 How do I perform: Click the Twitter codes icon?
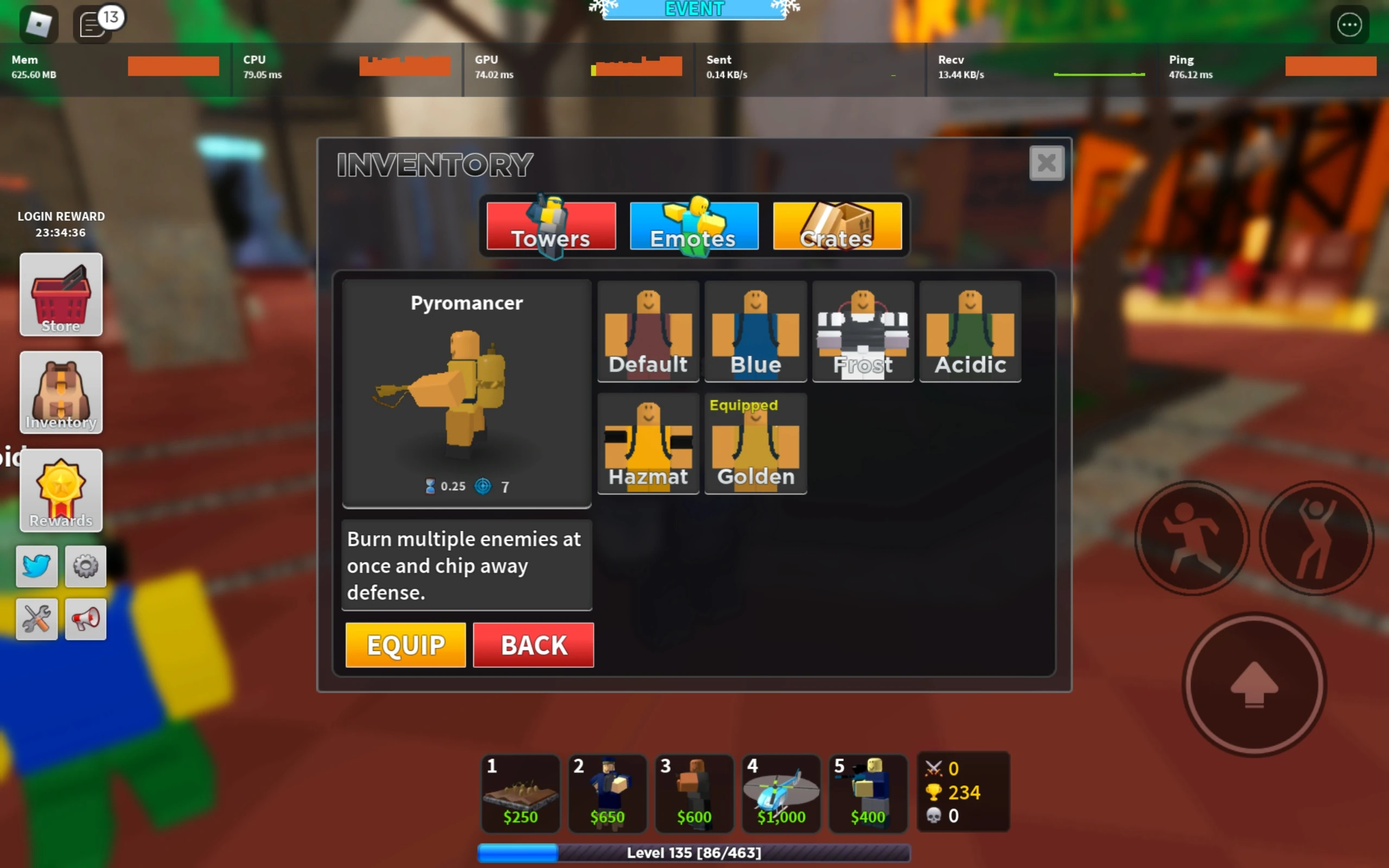coord(36,566)
